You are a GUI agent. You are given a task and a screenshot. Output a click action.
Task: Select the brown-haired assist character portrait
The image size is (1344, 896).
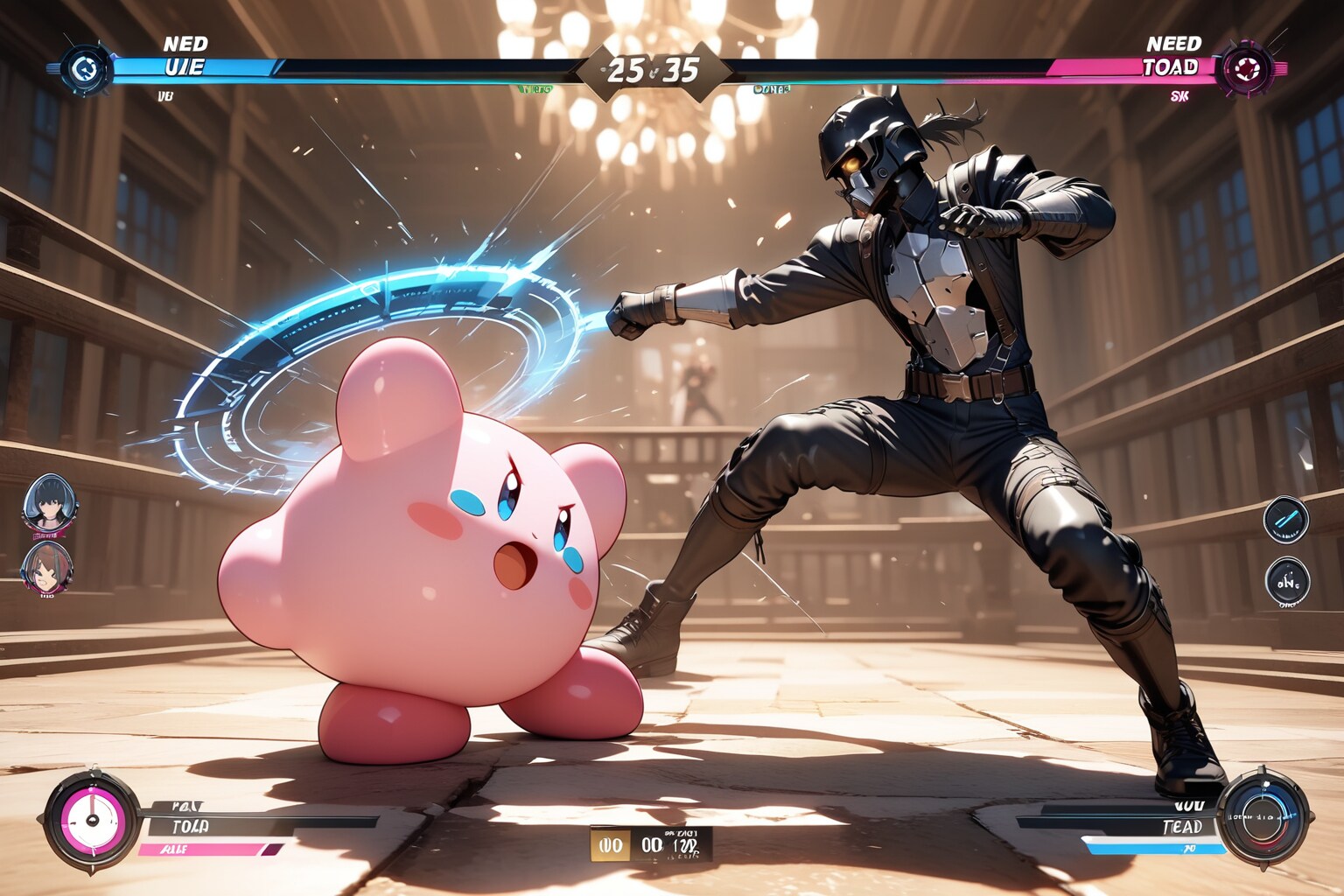(x=47, y=568)
